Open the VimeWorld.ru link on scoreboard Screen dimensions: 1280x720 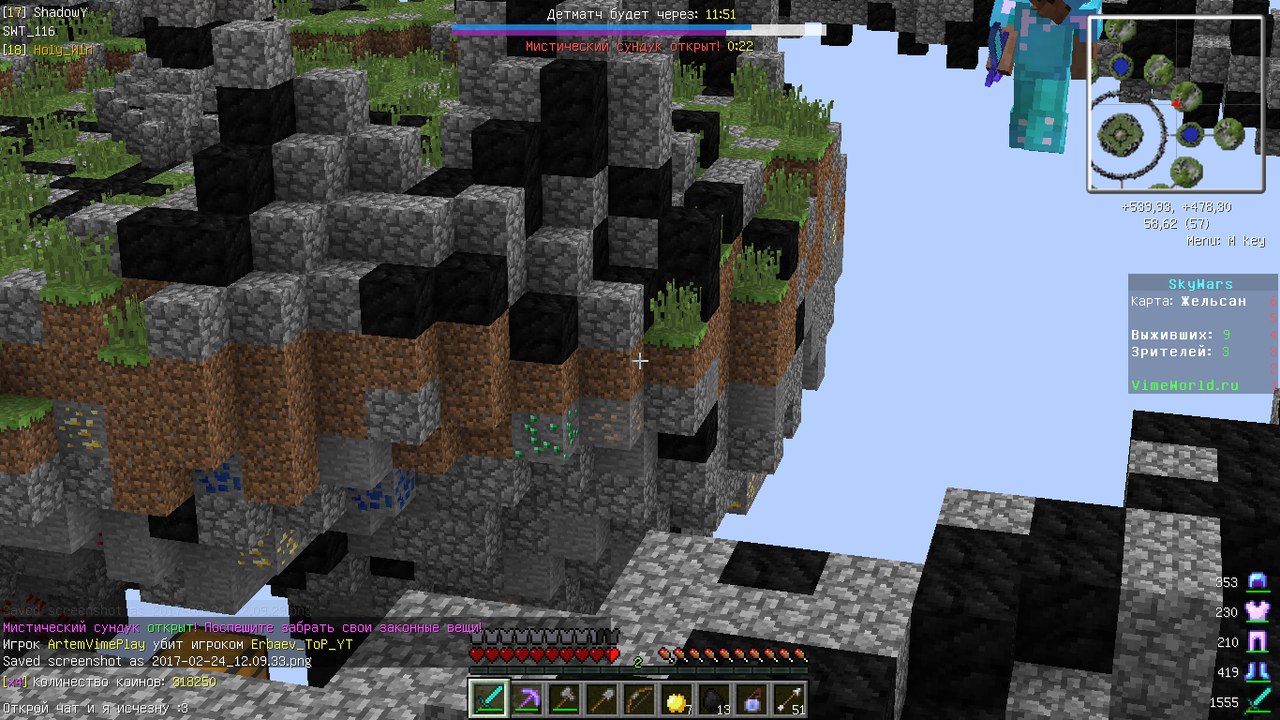click(x=1184, y=385)
